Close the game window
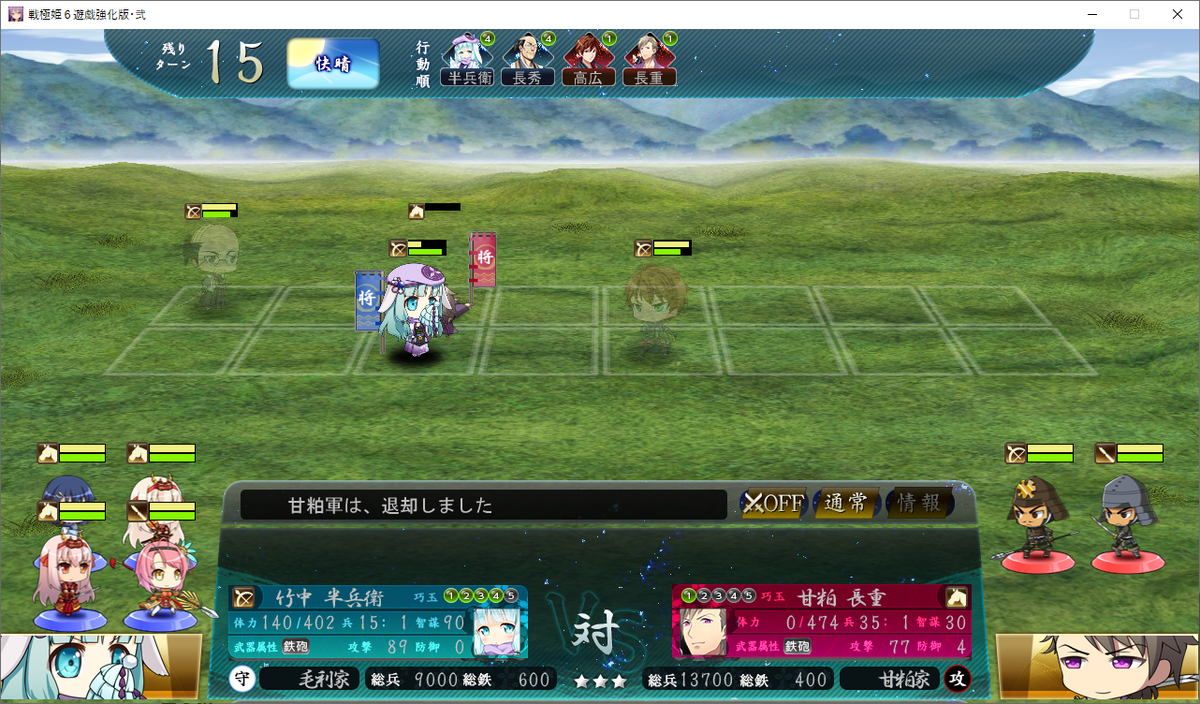Screen dimensions: 1200x704 pyautogui.click(x=1176, y=14)
